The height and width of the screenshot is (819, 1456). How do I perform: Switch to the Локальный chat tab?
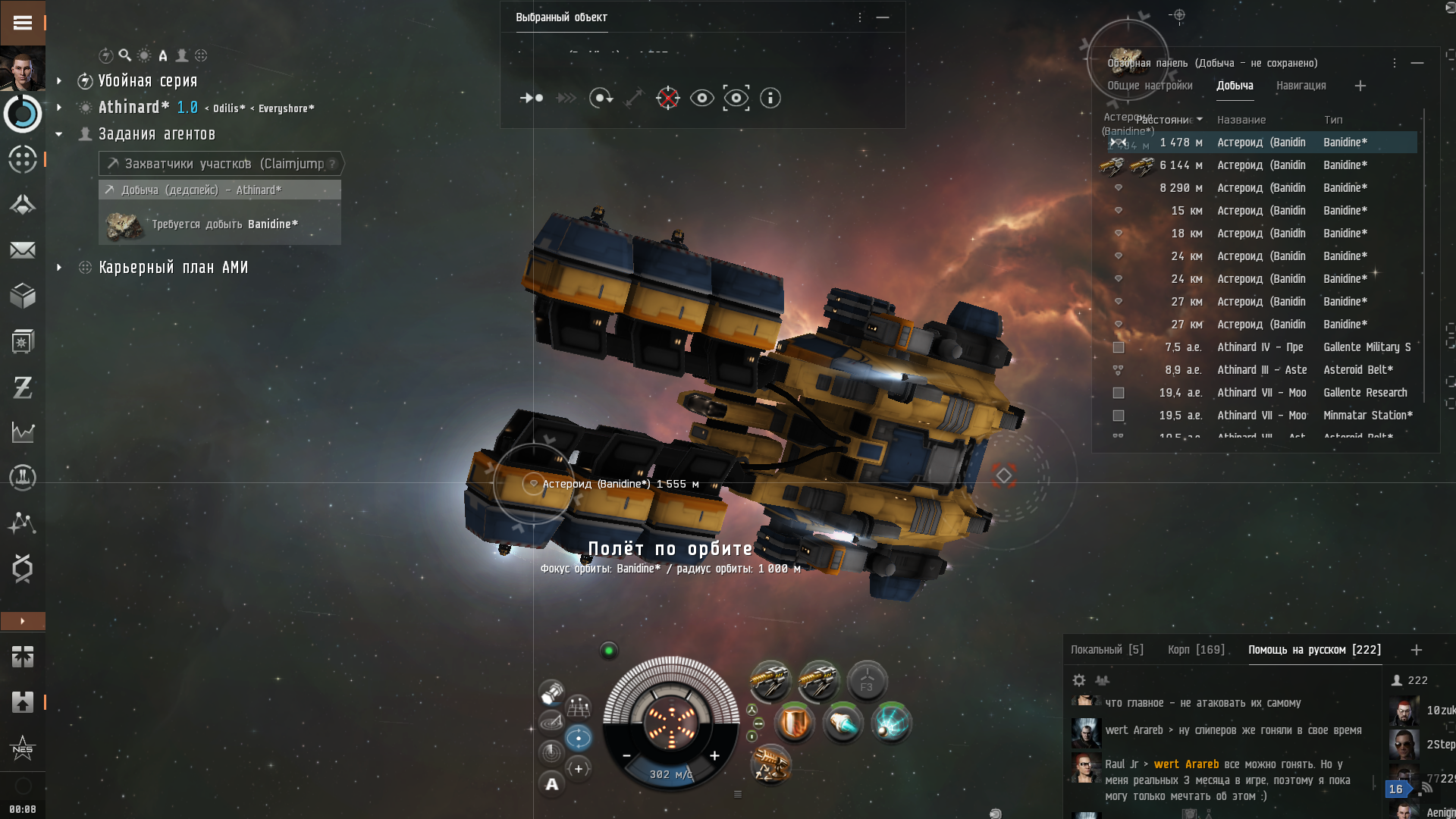point(1106,650)
